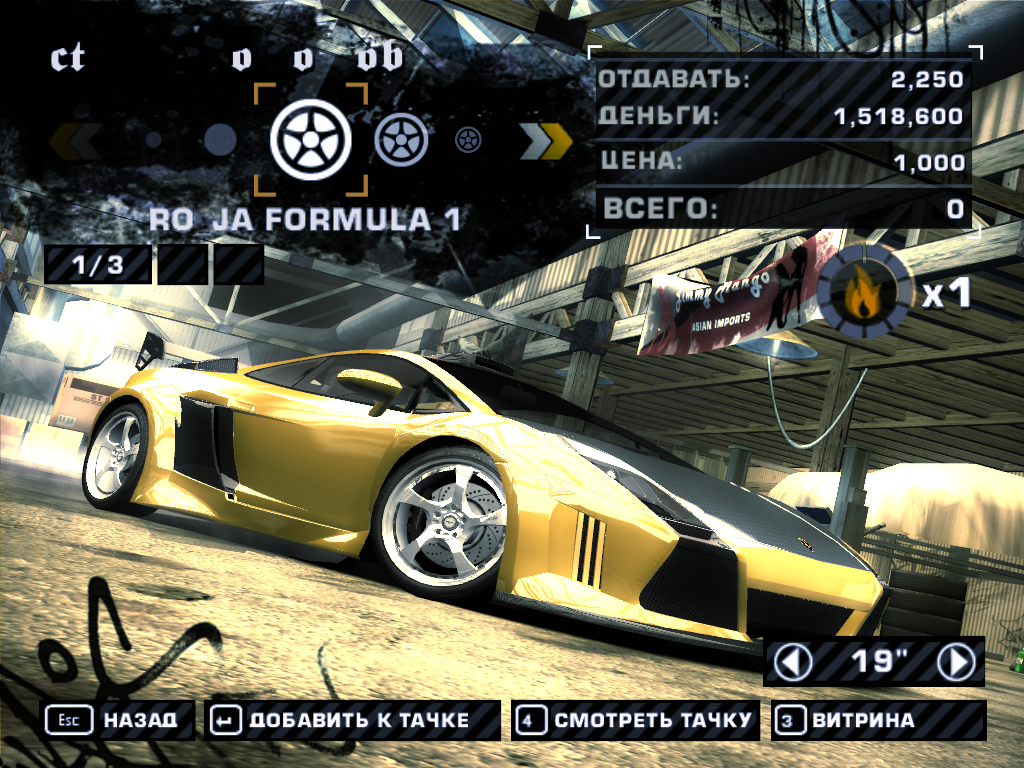Choose СМОТРЕТЬ ТАЧКУ to view the car

click(635, 720)
